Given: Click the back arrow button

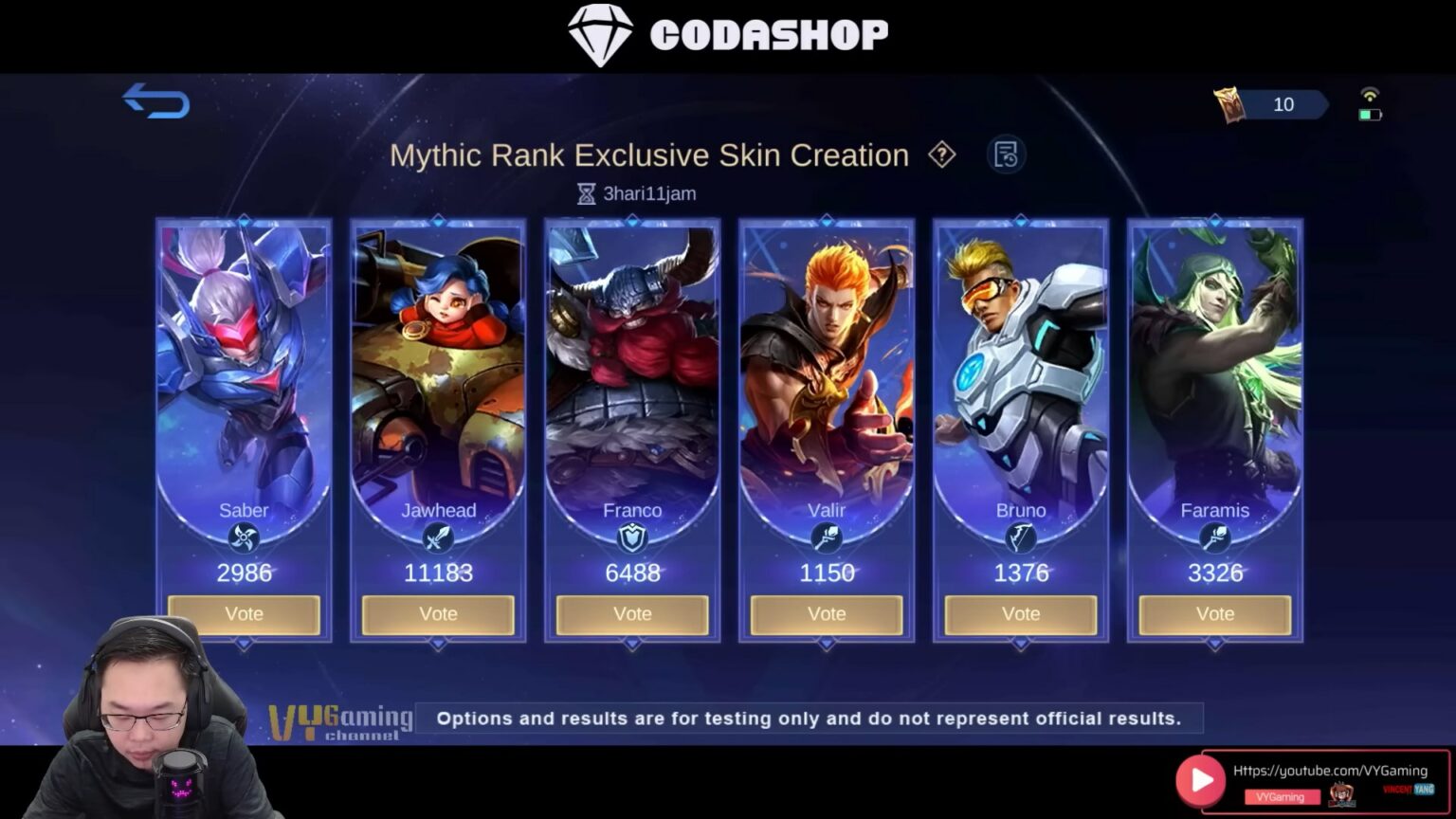Looking at the screenshot, I should tap(155, 102).
